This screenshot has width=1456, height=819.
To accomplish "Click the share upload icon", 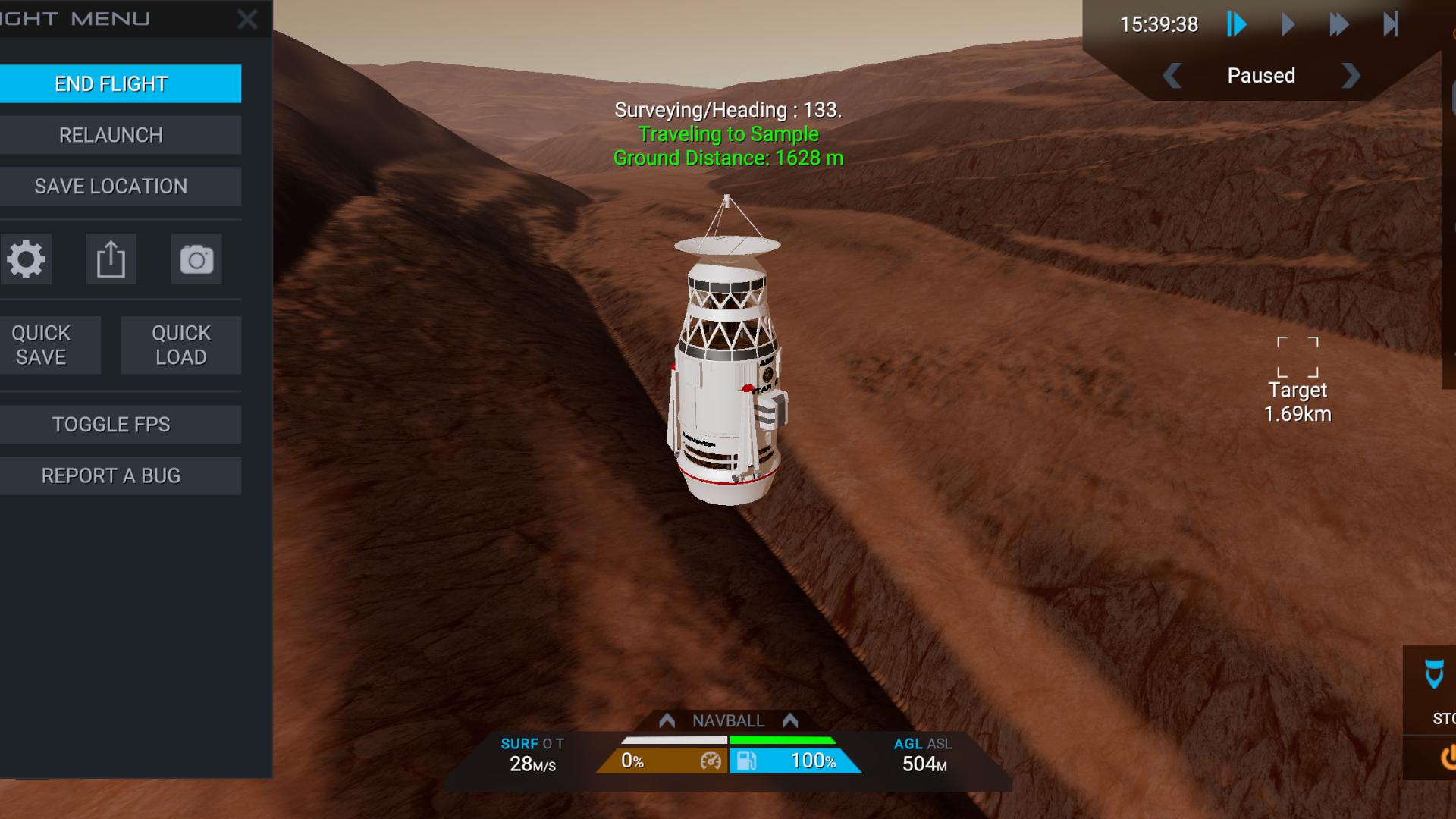I will click(x=111, y=259).
